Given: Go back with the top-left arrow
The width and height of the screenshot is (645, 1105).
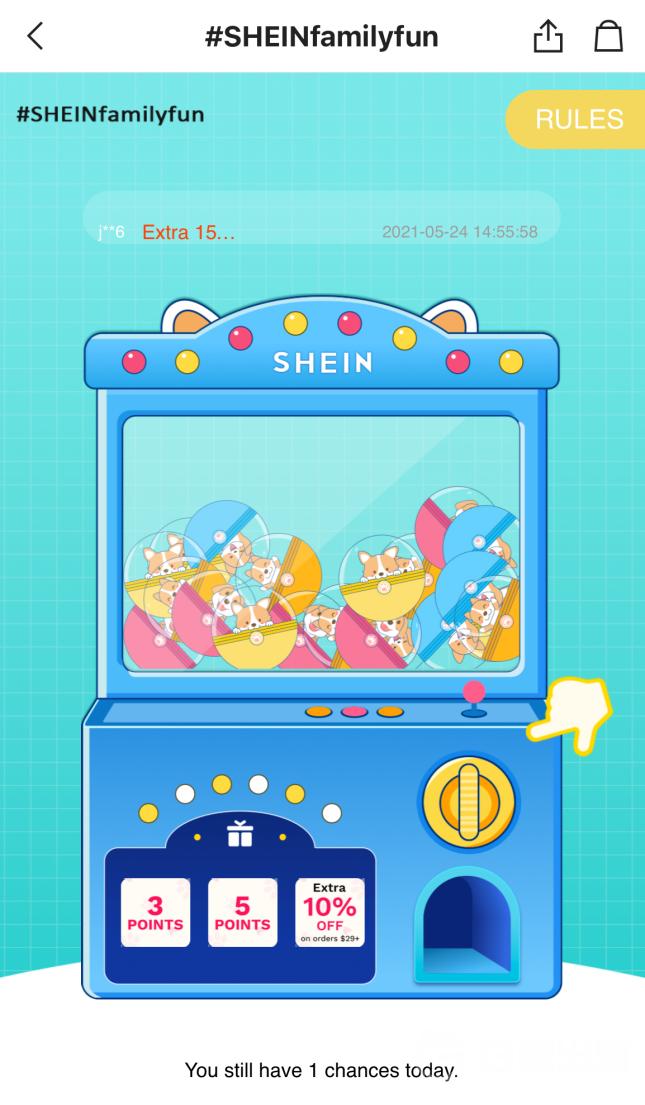Looking at the screenshot, I should click(36, 37).
